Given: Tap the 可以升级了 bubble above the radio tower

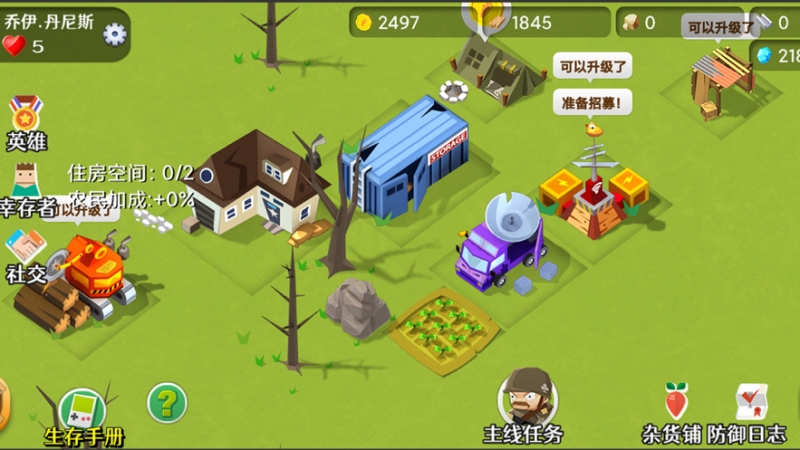Looking at the screenshot, I should (593, 68).
